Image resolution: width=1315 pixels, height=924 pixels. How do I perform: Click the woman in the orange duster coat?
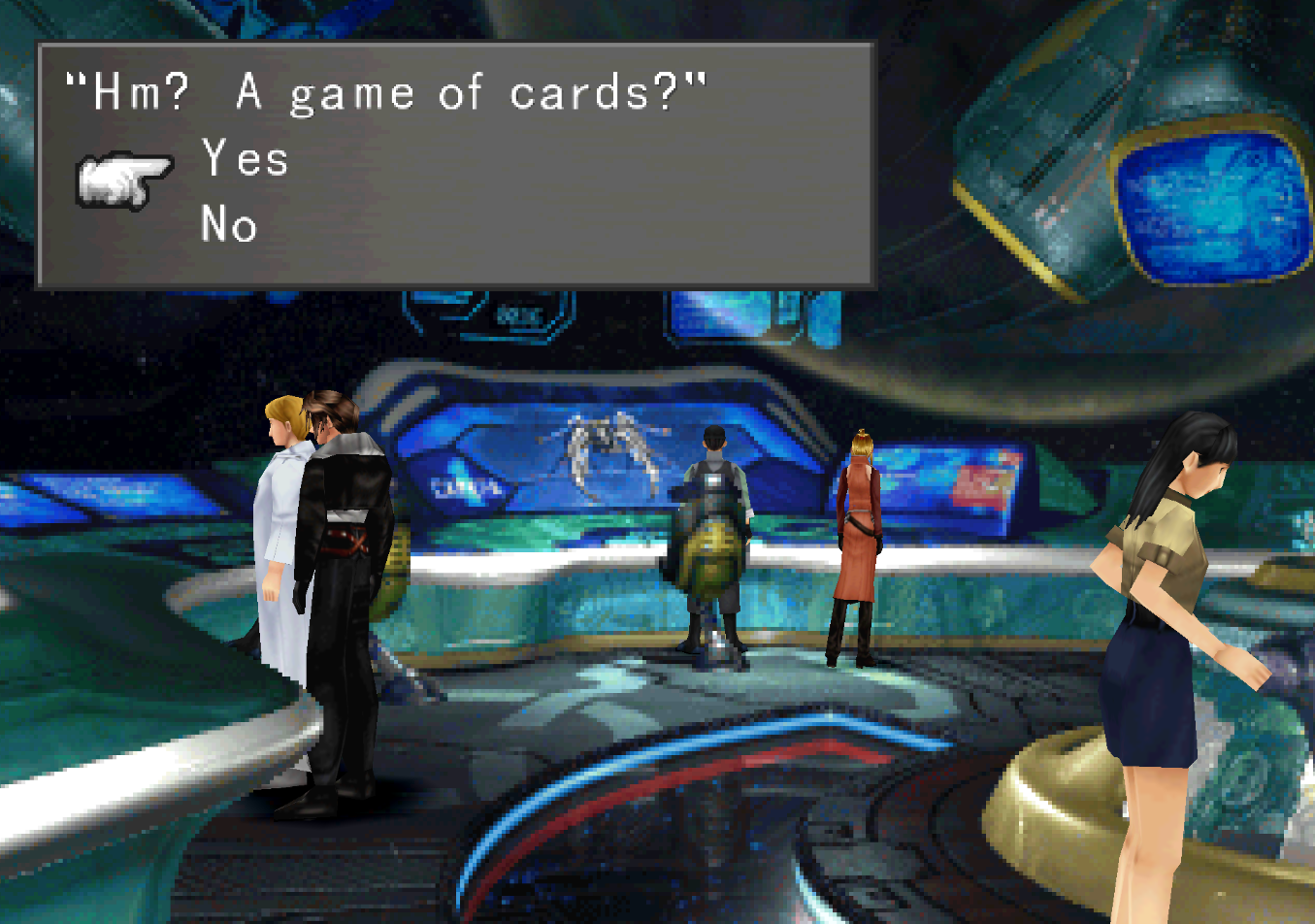(859, 534)
